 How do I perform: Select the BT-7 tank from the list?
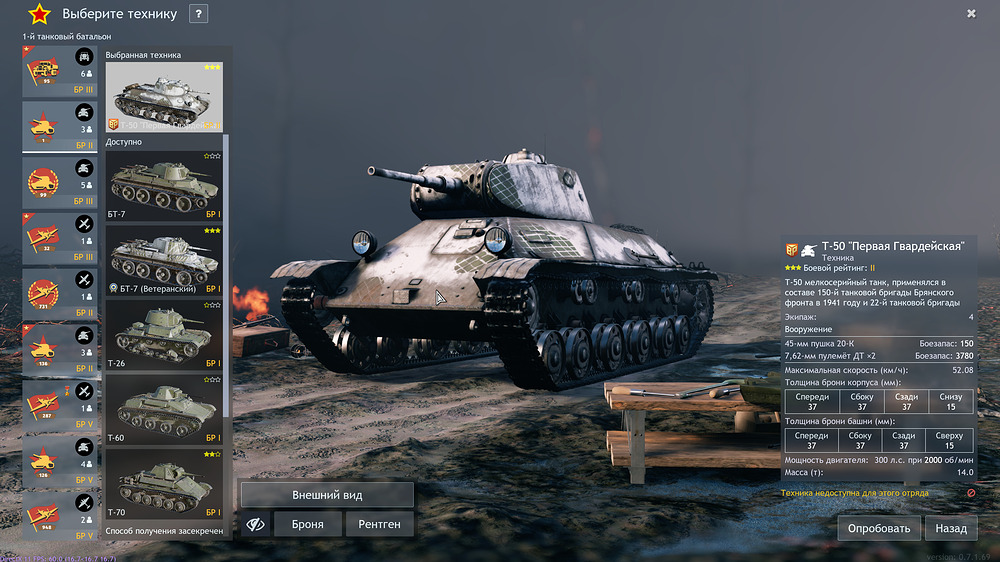(164, 186)
